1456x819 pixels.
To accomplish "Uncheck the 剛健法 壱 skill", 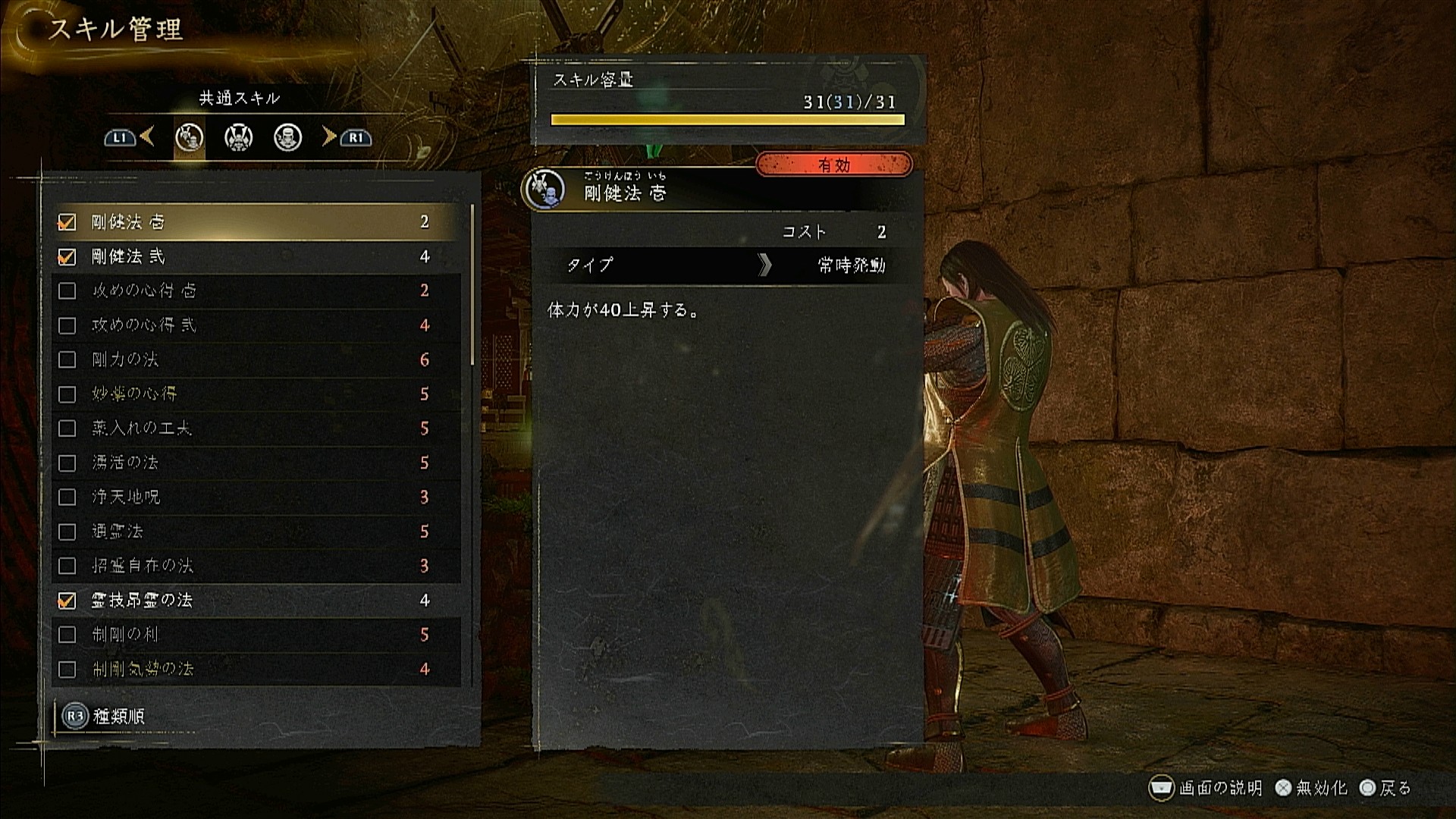I will click(67, 222).
